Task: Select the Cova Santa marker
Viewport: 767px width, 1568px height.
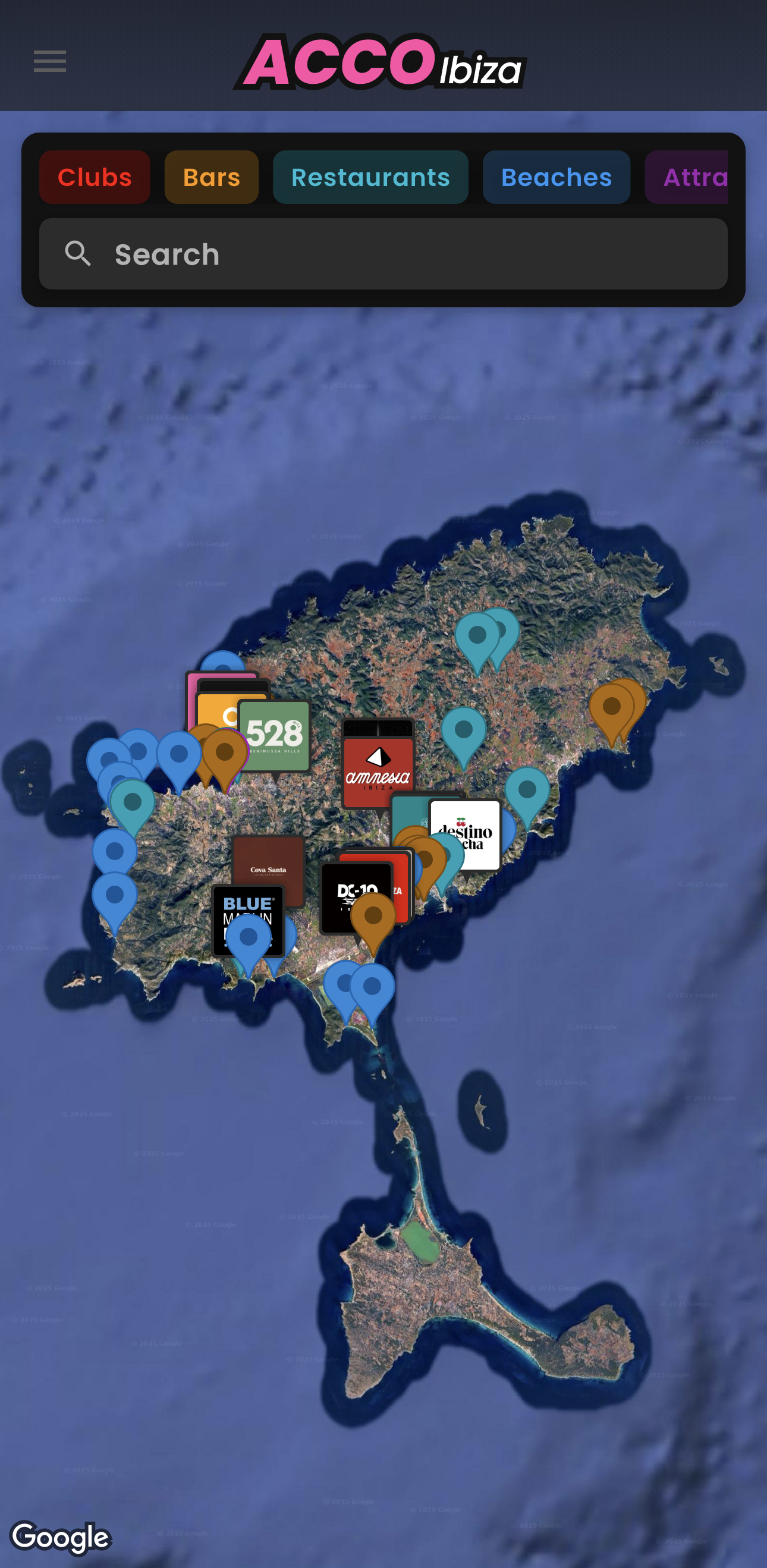Action: coord(268,871)
